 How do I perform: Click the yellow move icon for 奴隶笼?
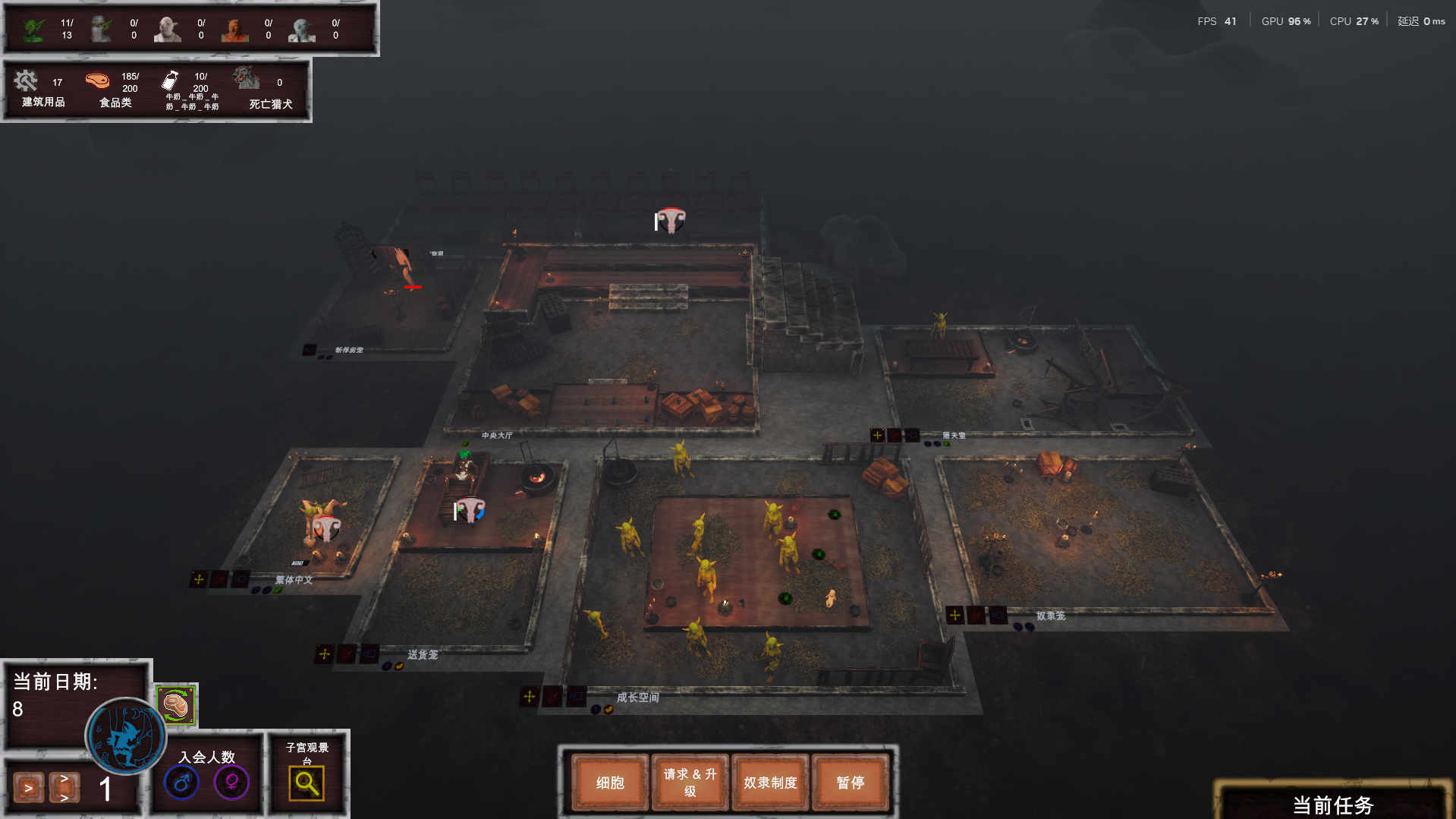pyautogui.click(x=954, y=615)
